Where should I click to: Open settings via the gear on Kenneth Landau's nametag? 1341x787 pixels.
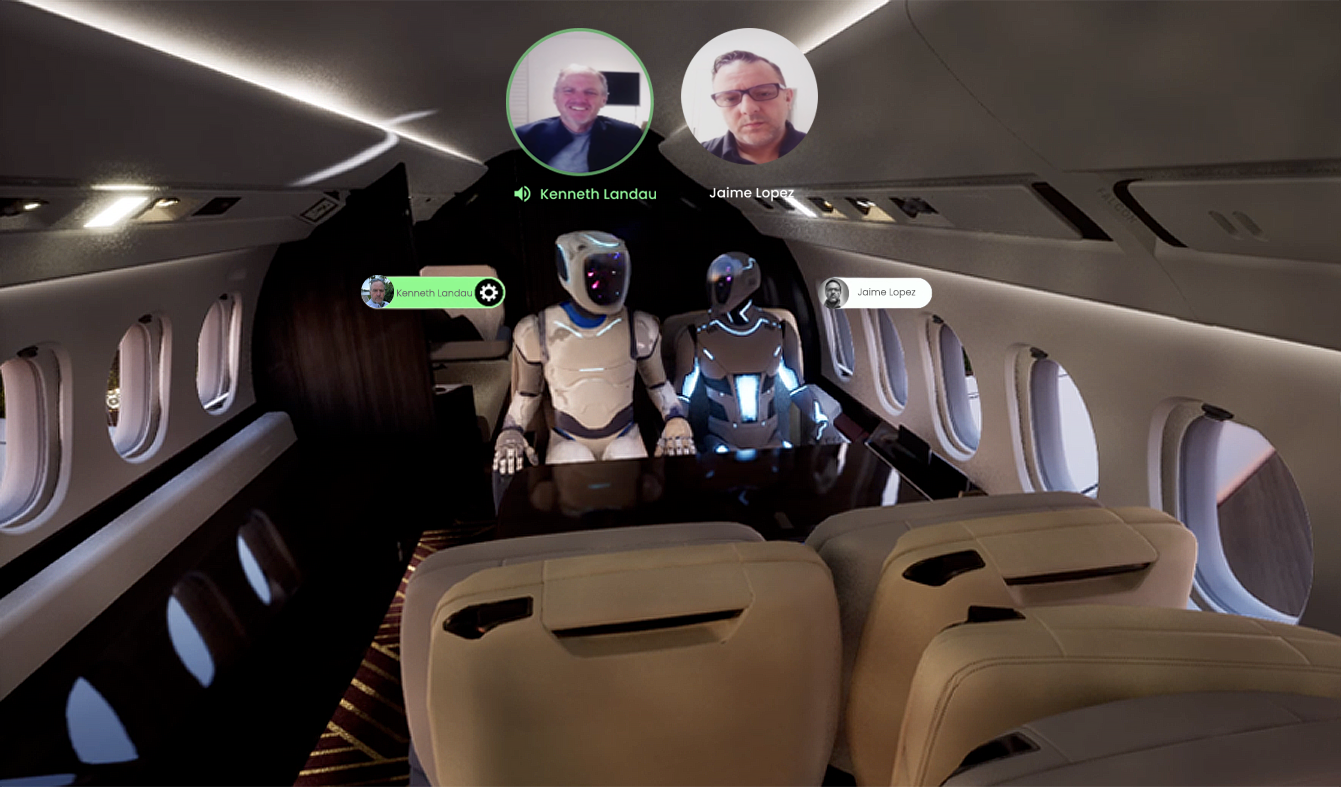point(487,292)
